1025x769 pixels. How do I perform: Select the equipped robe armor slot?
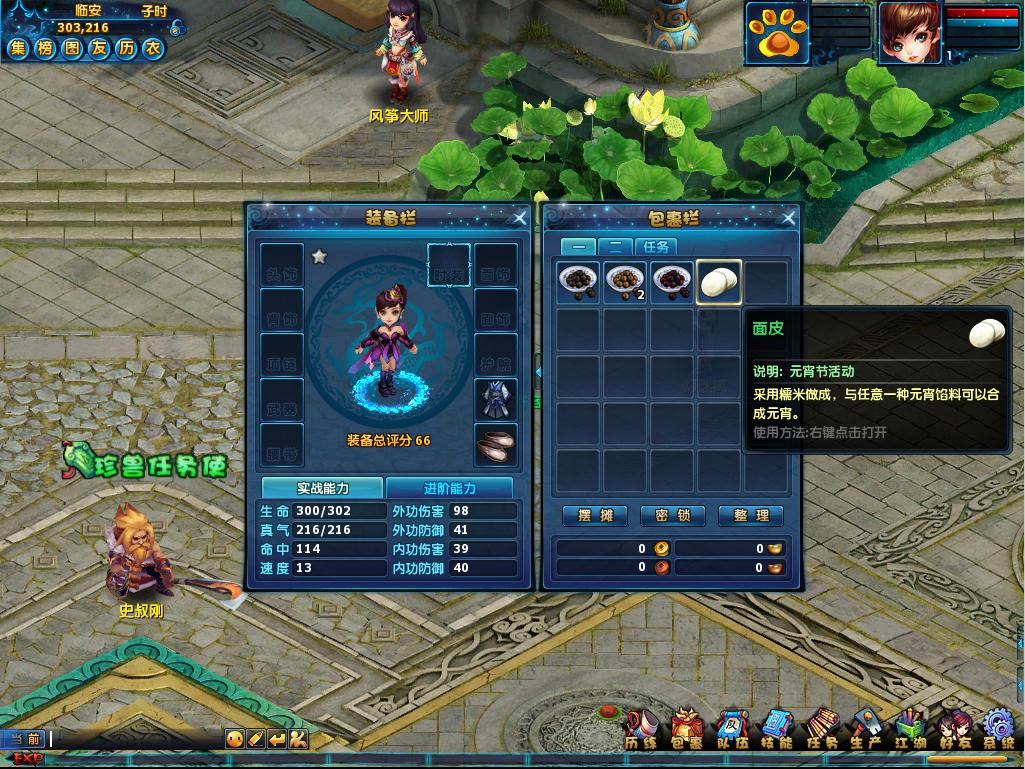click(x=496, y=400)
